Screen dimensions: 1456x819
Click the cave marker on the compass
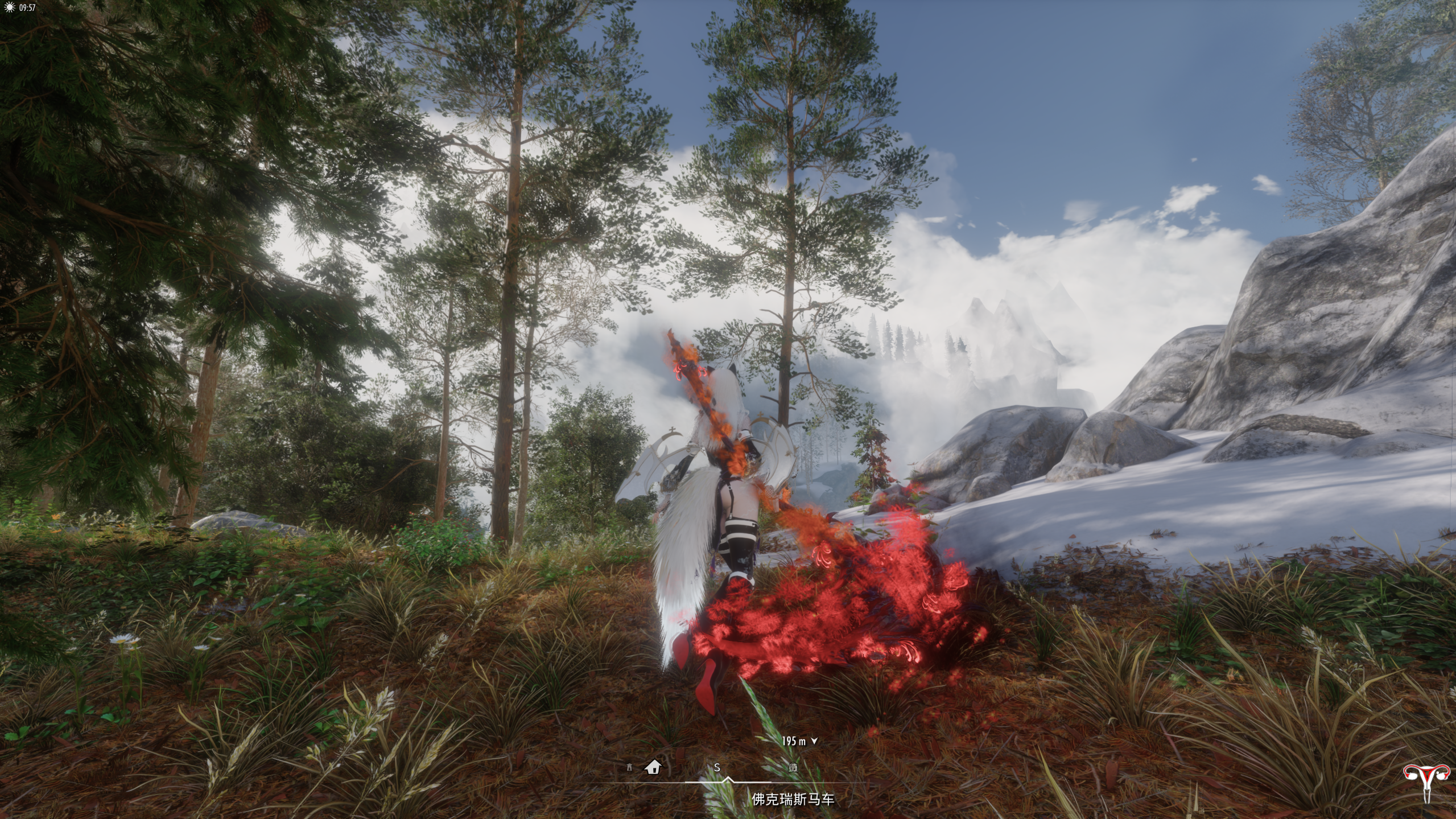793,767
